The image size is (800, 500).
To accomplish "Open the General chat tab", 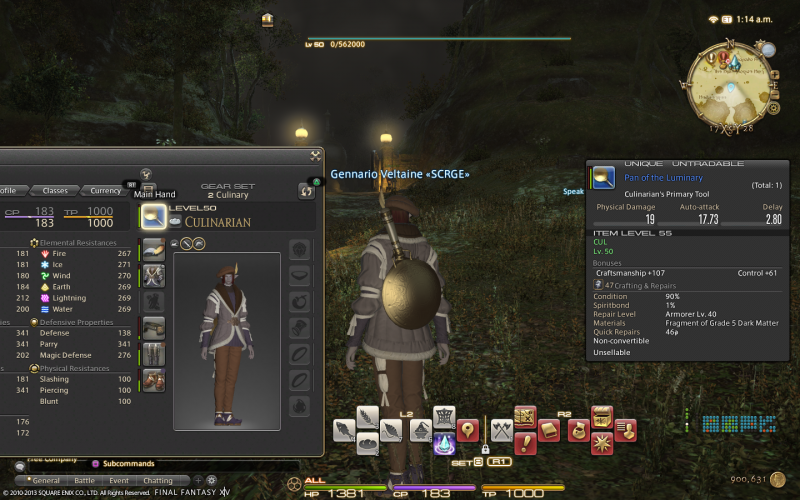I will click(45, 481).
